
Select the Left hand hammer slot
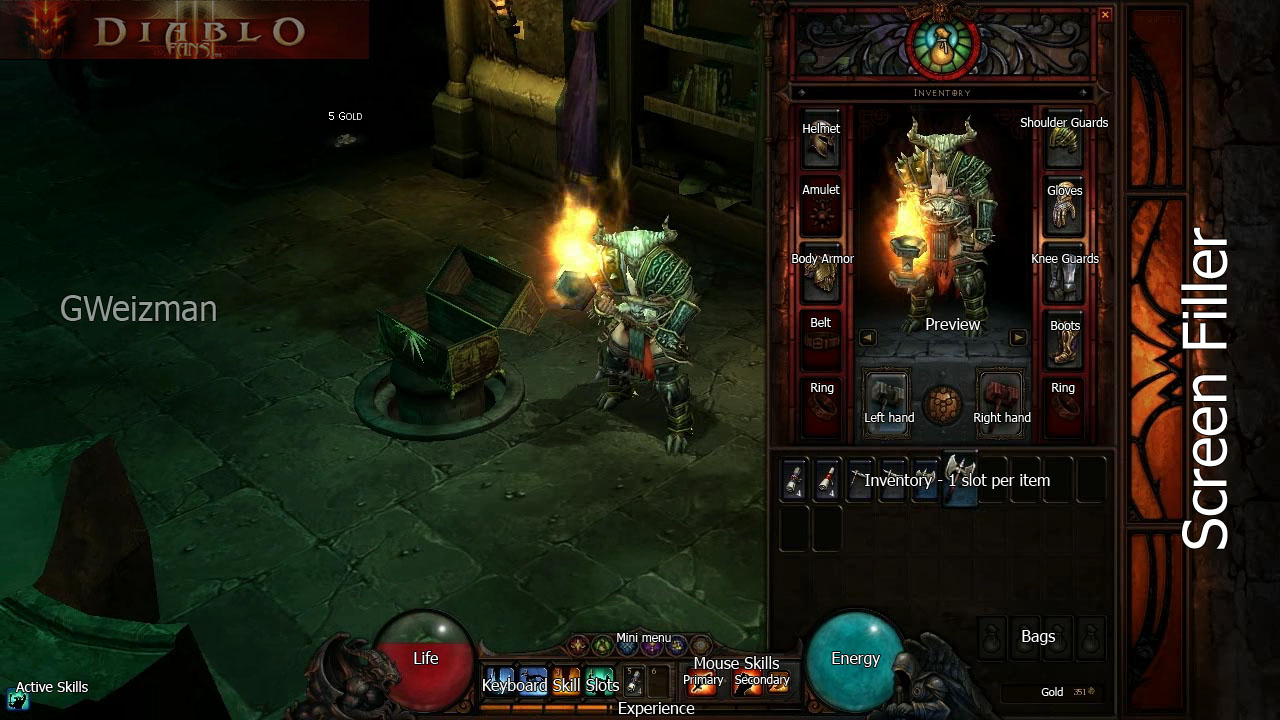(887, 398)
